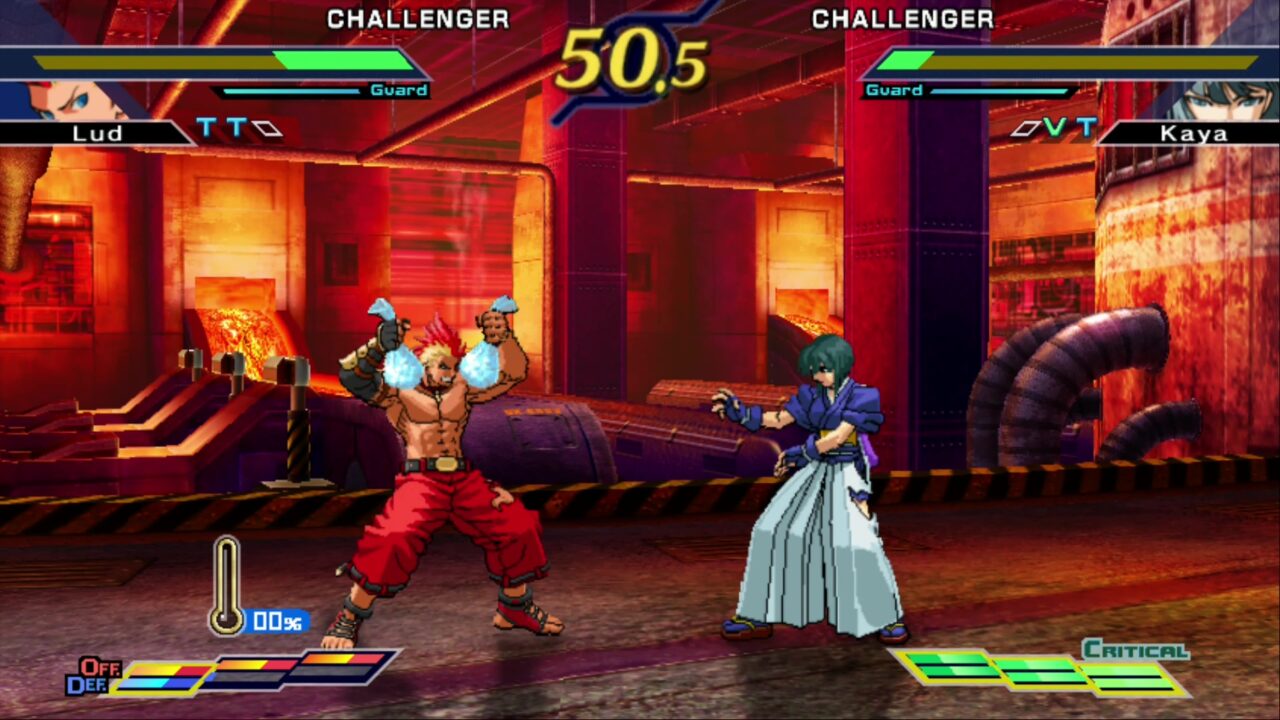Click the second T stock in Kaya's row
1280x720 pixels.
tap(1085, 128)
